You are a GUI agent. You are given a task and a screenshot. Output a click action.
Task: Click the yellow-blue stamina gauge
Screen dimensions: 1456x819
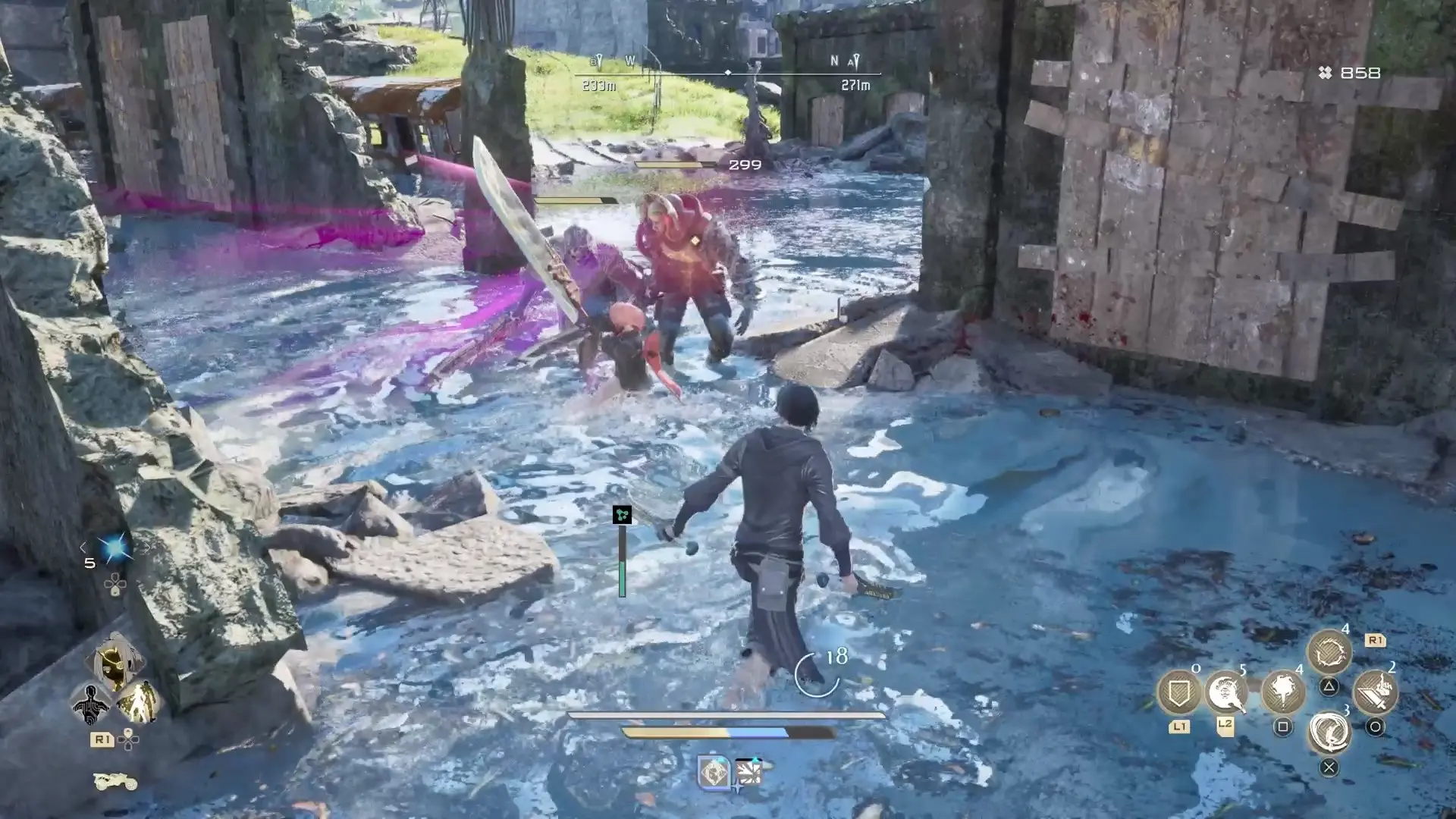(x=704, y=733)
